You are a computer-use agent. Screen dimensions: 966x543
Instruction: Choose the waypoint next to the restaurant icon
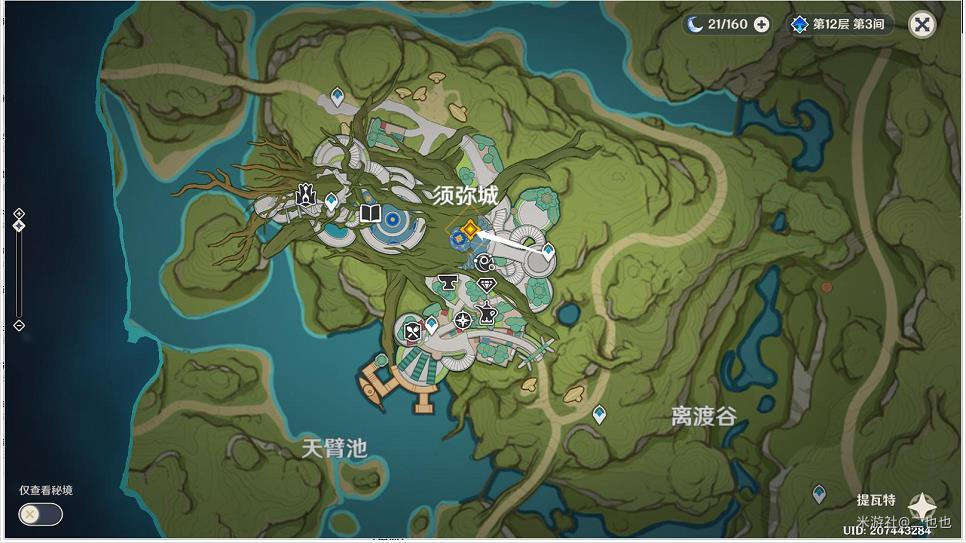click(x=431, y=325)
